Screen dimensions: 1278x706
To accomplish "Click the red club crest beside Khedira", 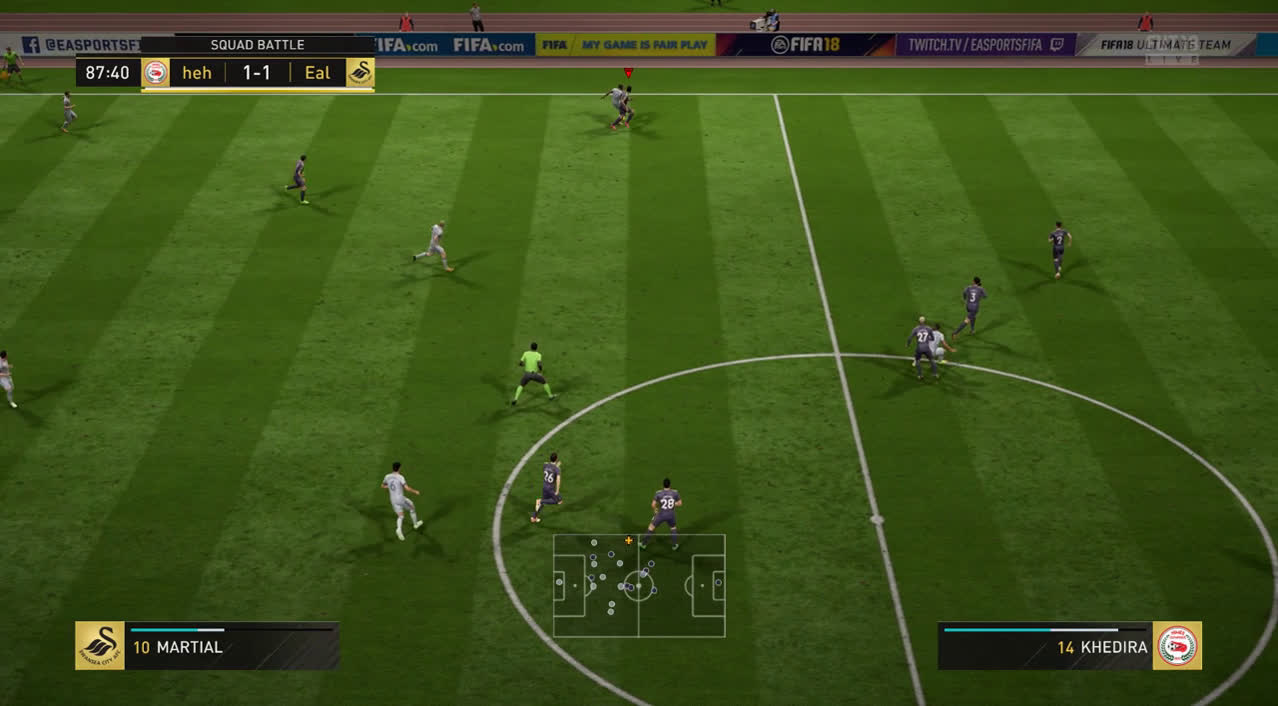I will point(1177,646).
